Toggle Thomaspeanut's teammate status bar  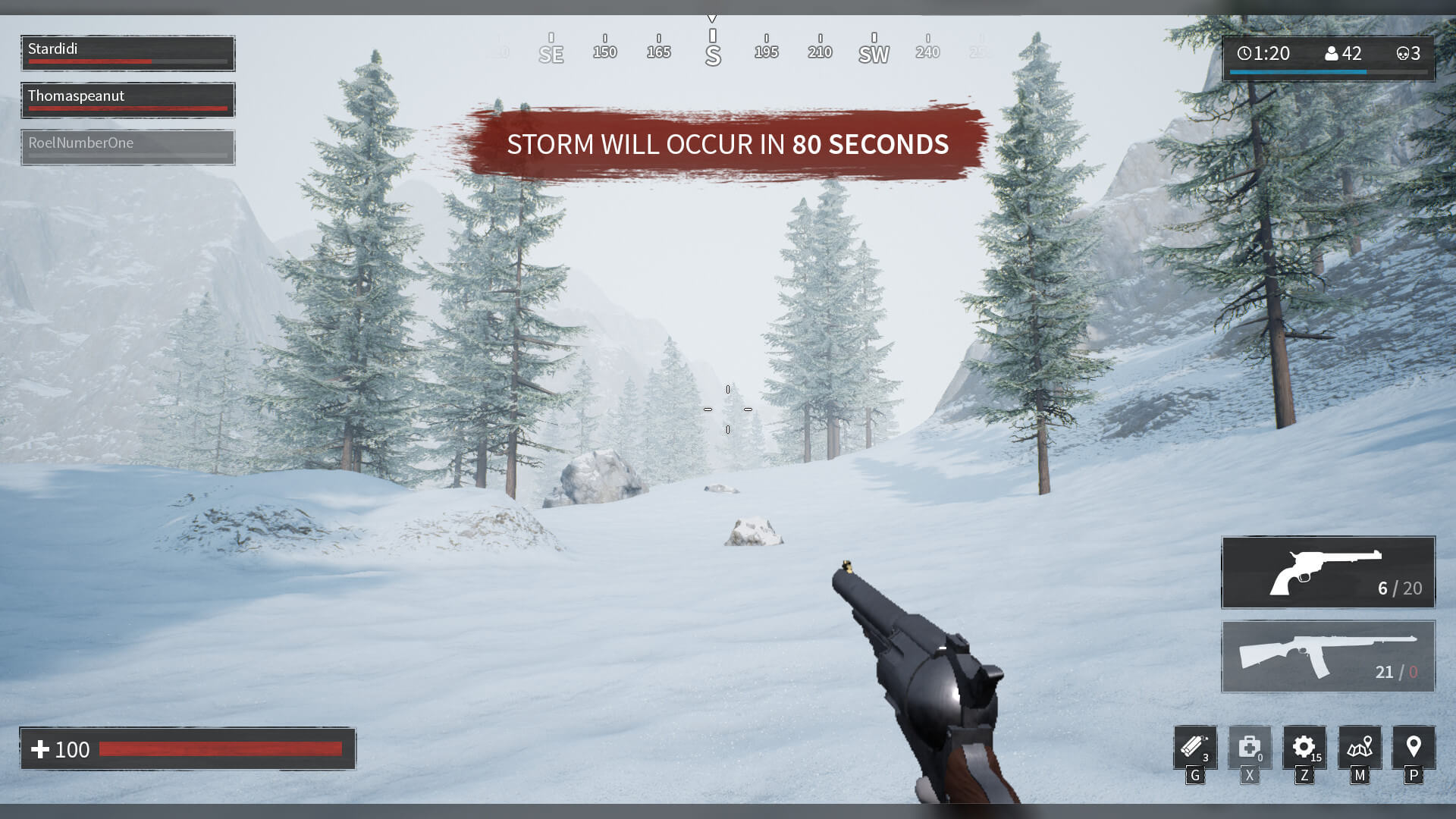(127, 99)
